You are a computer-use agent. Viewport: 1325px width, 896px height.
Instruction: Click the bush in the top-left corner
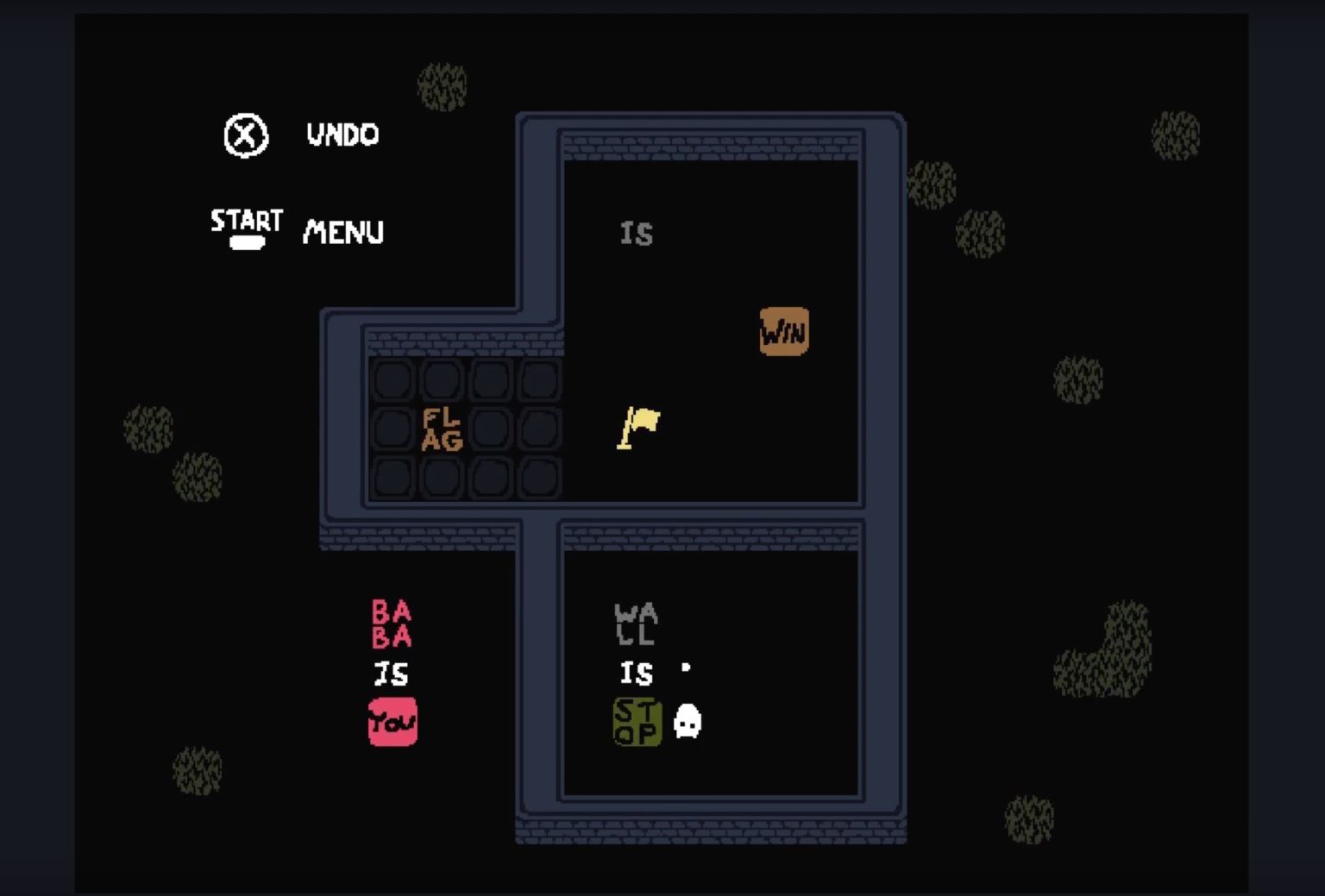pyautogui.click(x=443, y=85)
